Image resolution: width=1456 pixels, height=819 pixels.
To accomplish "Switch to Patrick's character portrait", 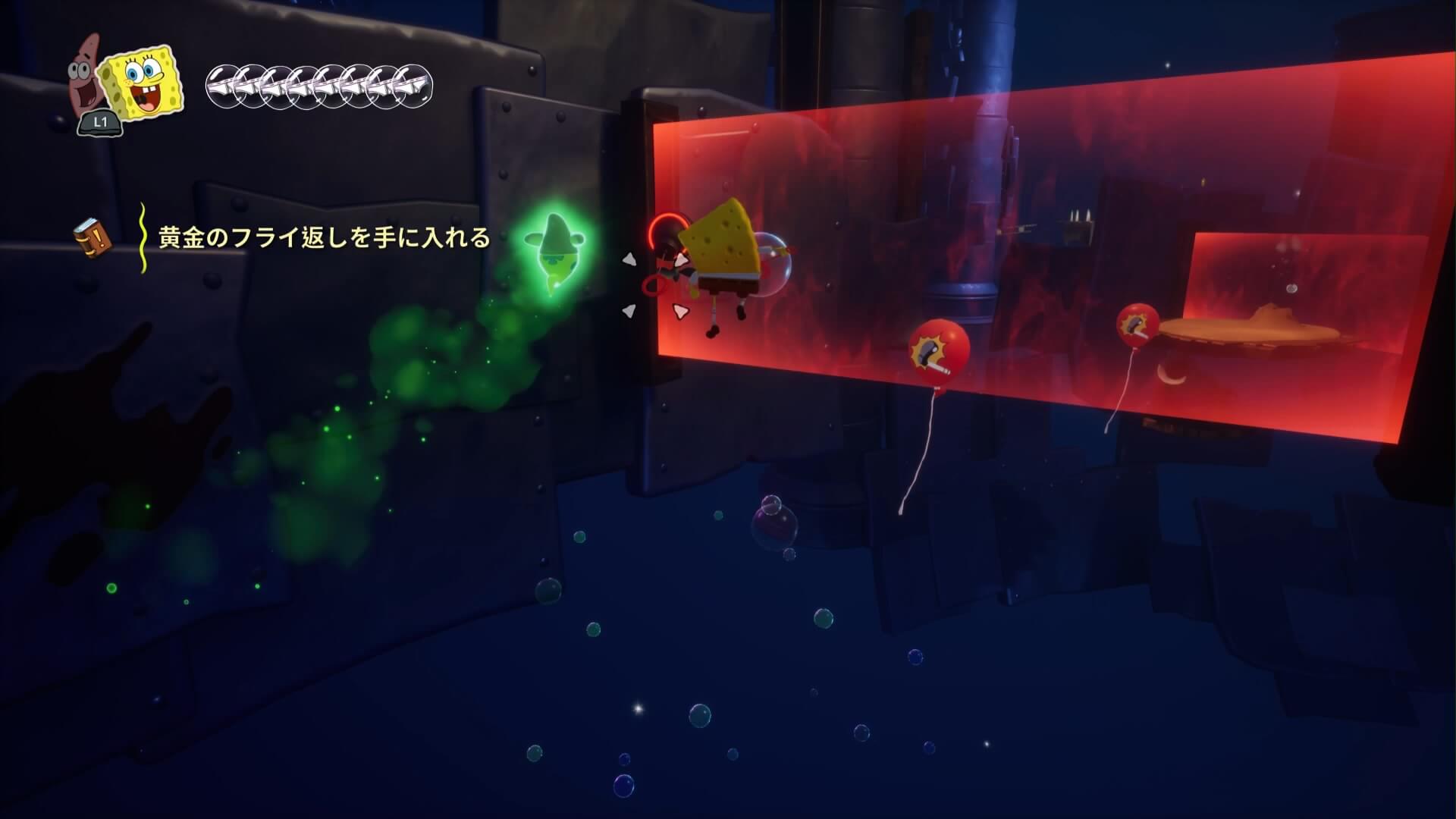I will click(x=86, y=85).
